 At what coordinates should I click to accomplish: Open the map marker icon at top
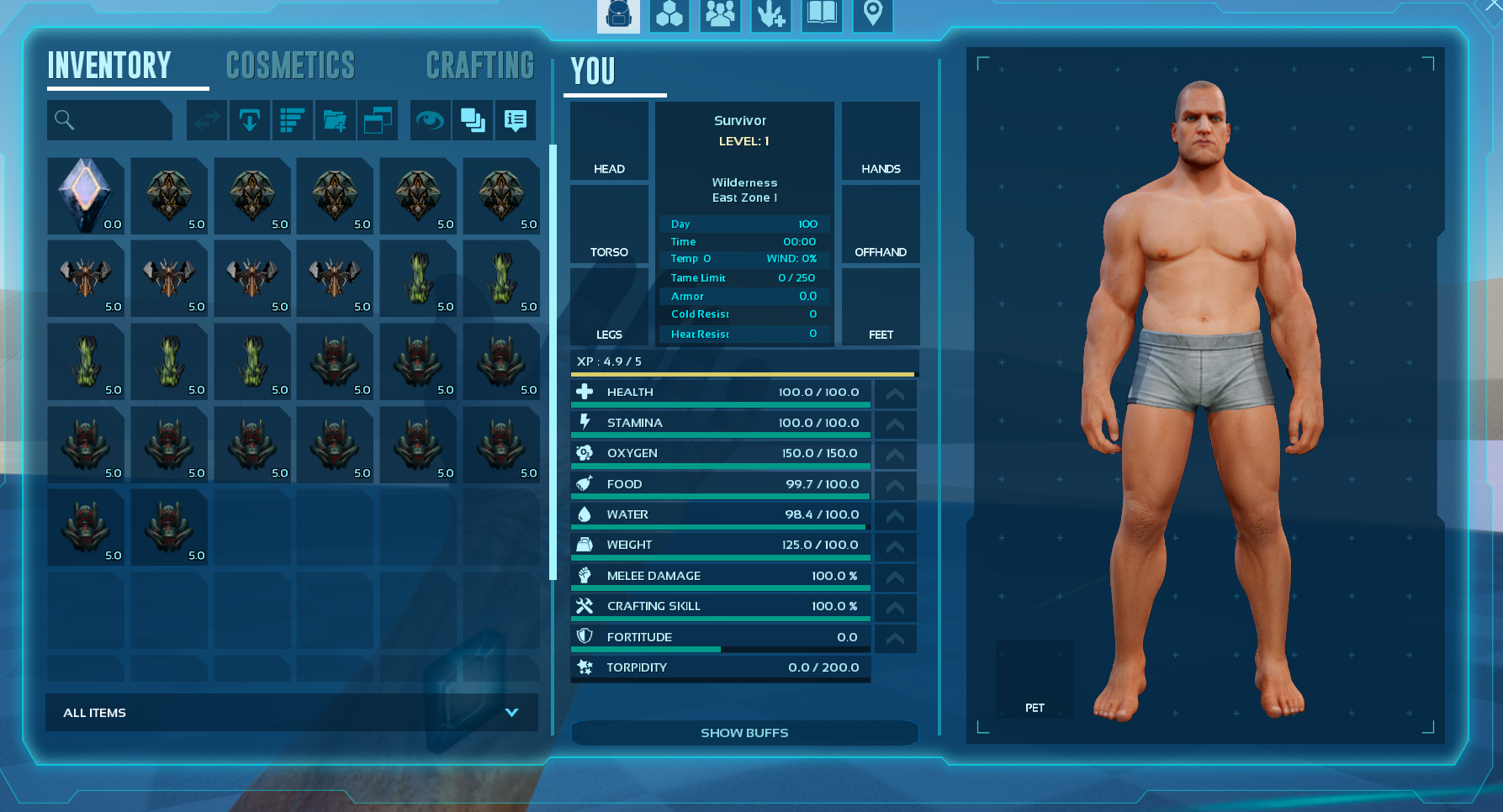873,14
